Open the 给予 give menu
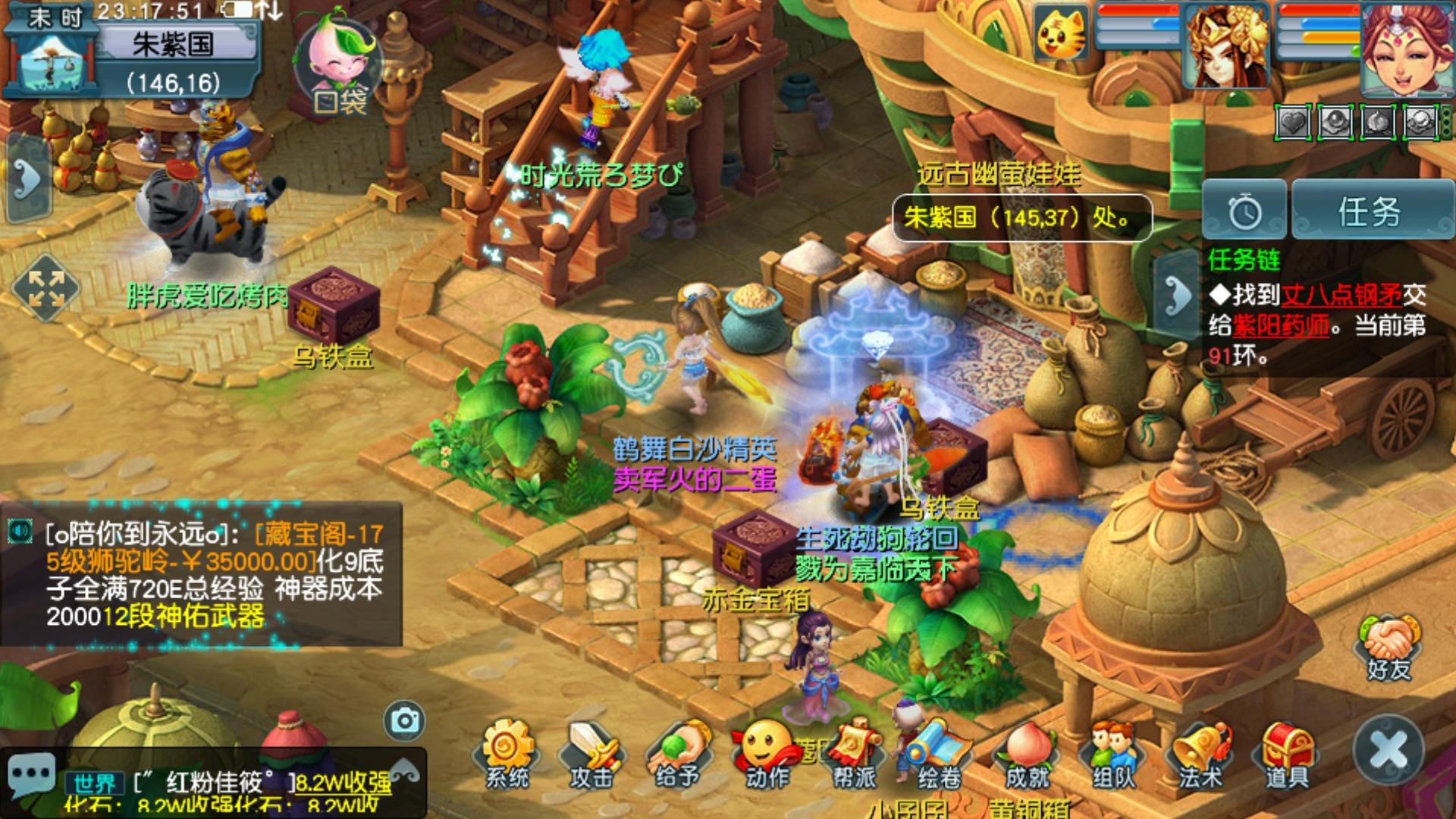1456x819 pixels. 678,755
